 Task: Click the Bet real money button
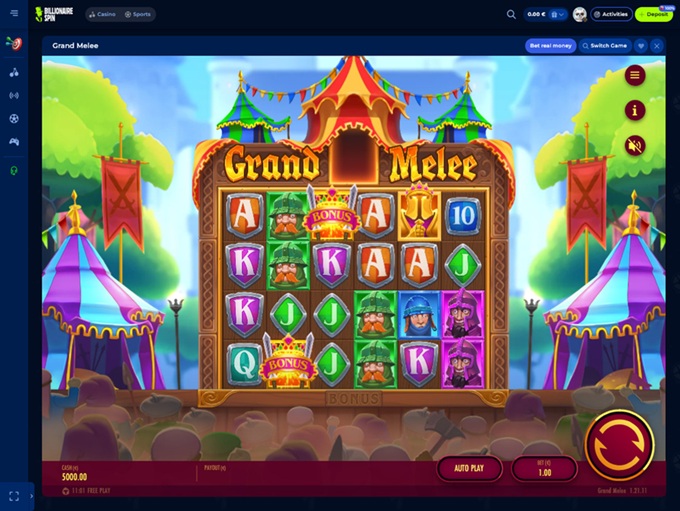[550, 46]
